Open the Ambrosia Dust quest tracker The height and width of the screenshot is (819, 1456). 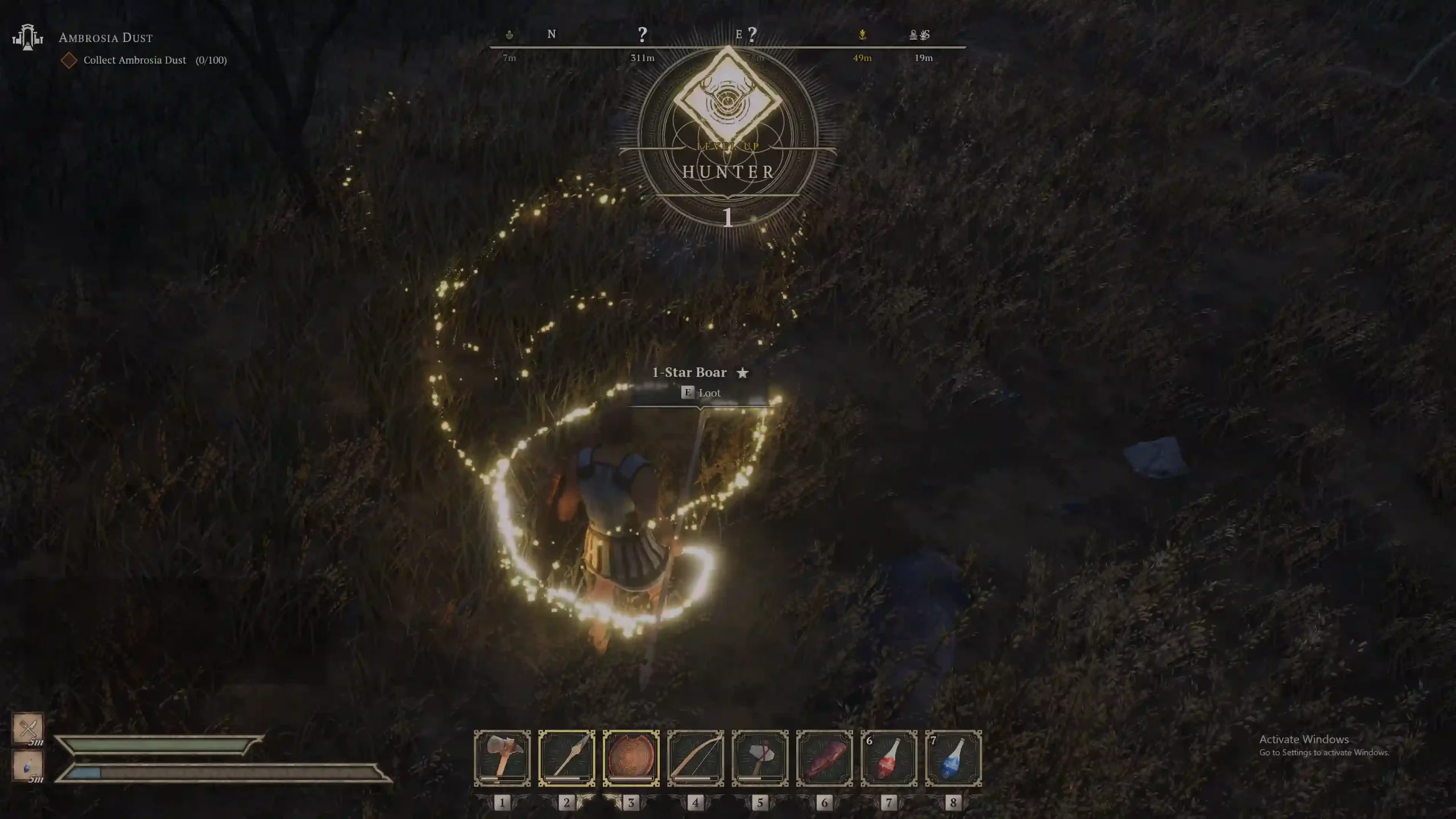coord(106,38)
